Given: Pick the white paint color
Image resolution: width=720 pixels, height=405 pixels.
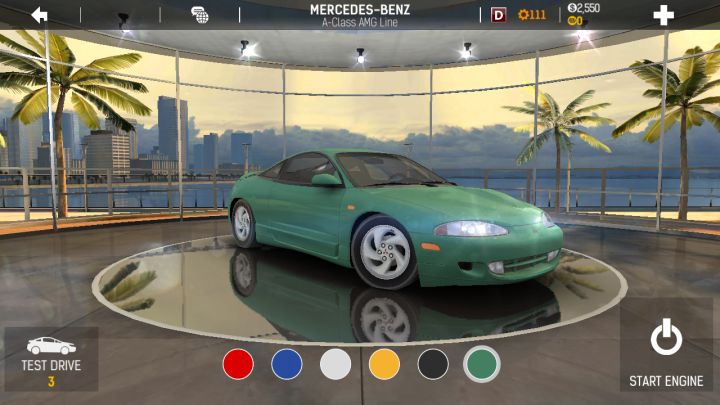Looking at the screenshot, I should point(336,364).
